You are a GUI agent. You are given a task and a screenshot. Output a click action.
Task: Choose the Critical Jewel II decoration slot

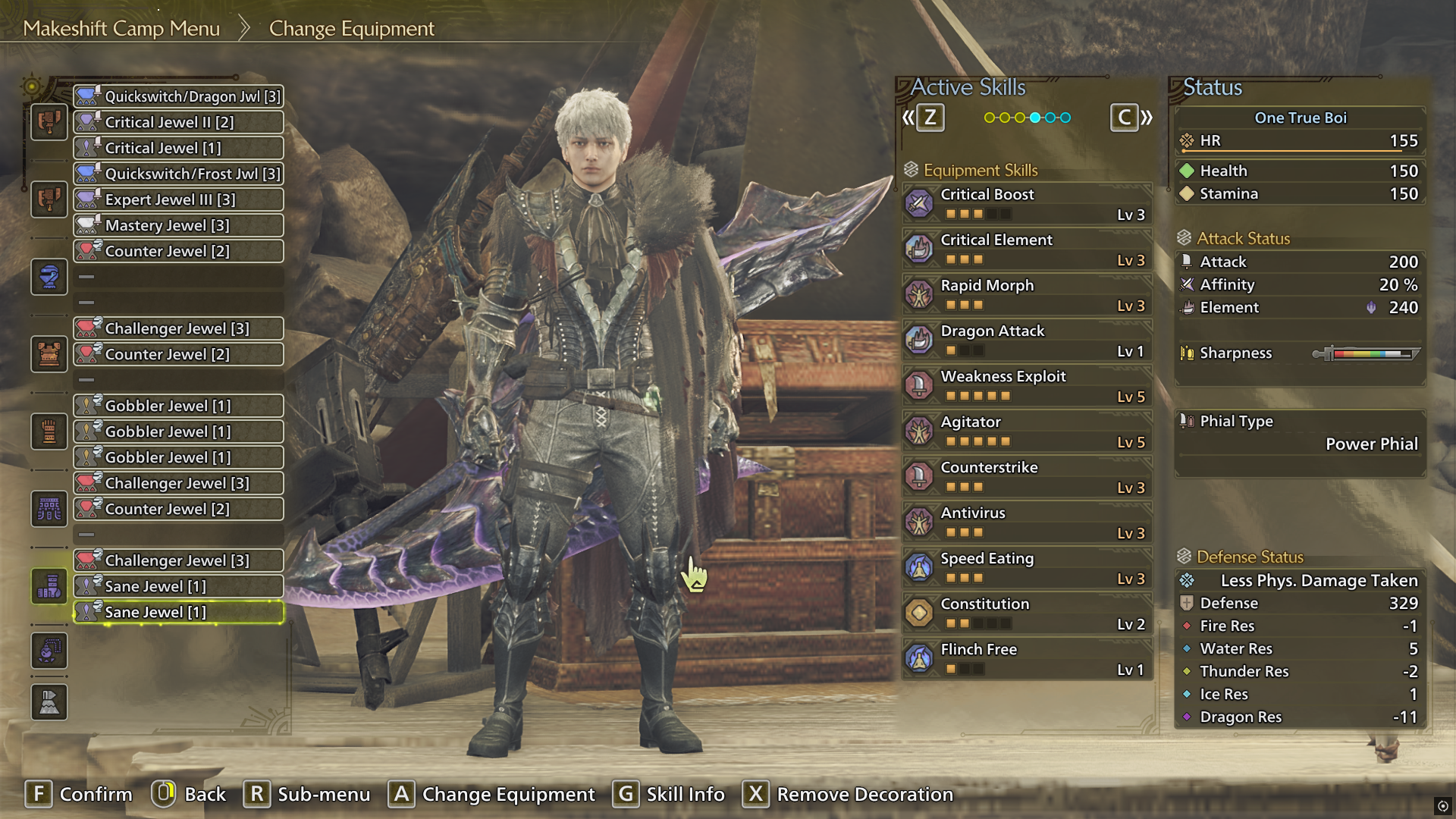pyautogui.click(x=178, y=122)
